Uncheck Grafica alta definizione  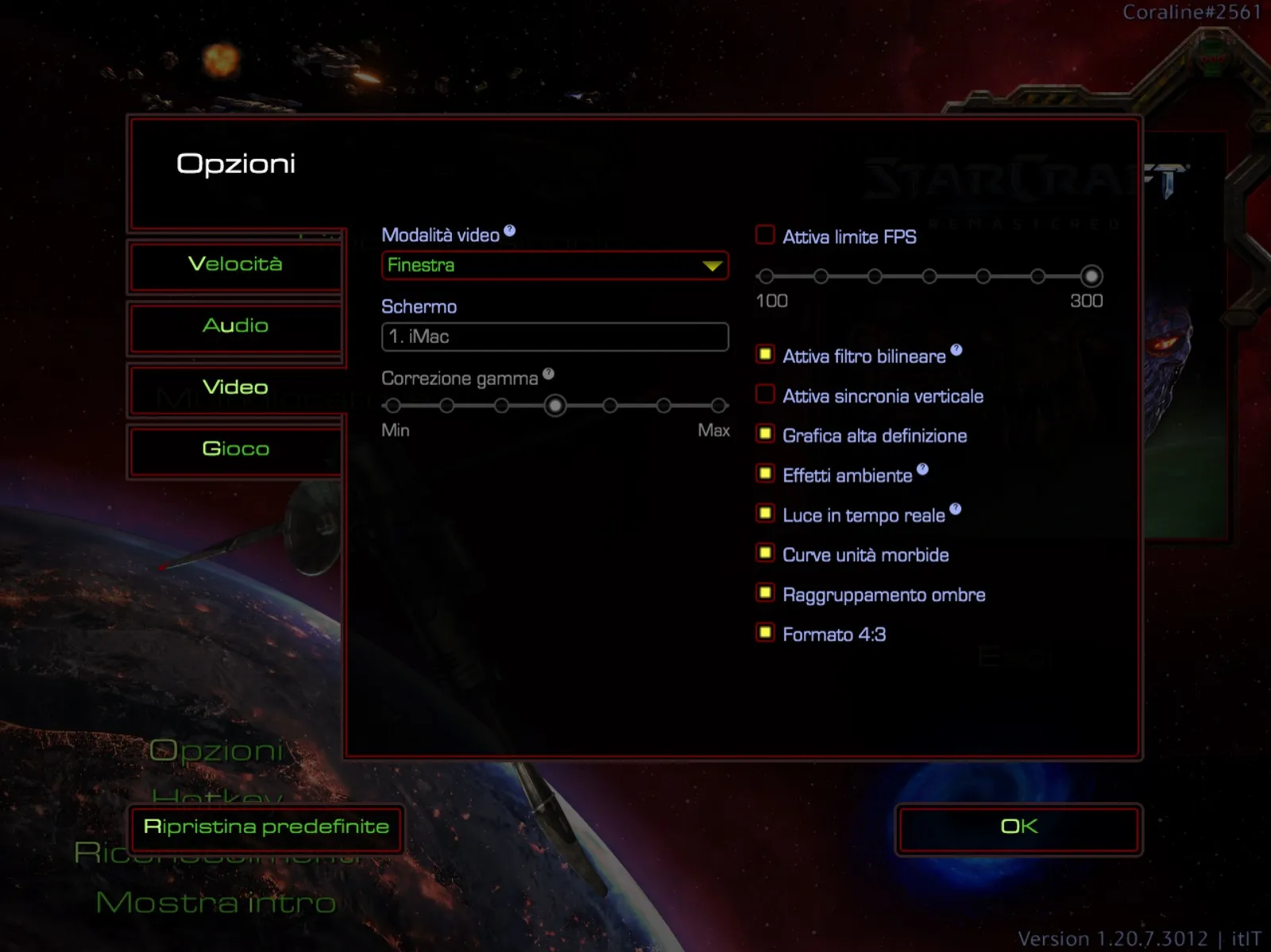tap(764, 434)
